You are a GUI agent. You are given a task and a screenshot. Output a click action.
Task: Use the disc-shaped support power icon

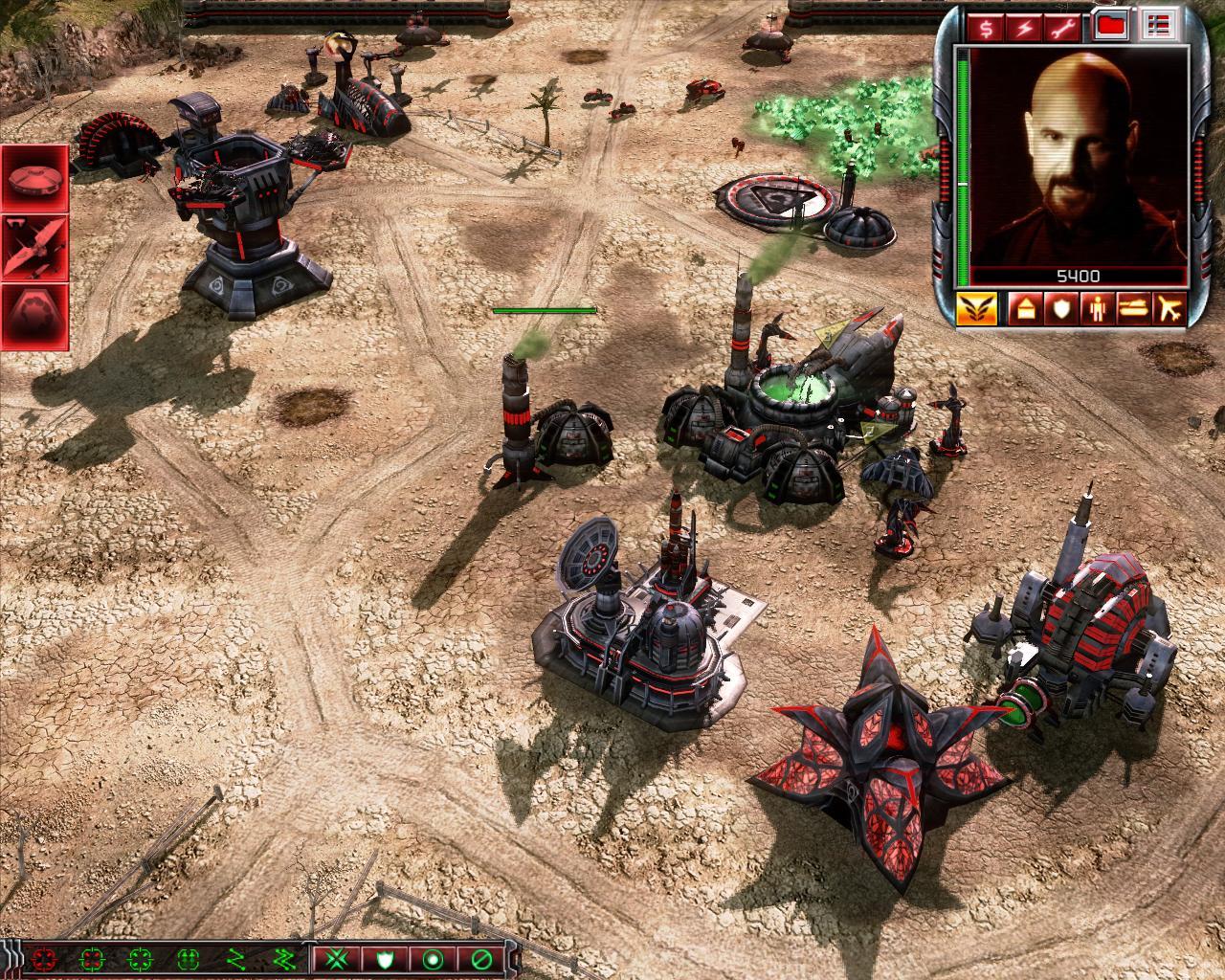34,178
